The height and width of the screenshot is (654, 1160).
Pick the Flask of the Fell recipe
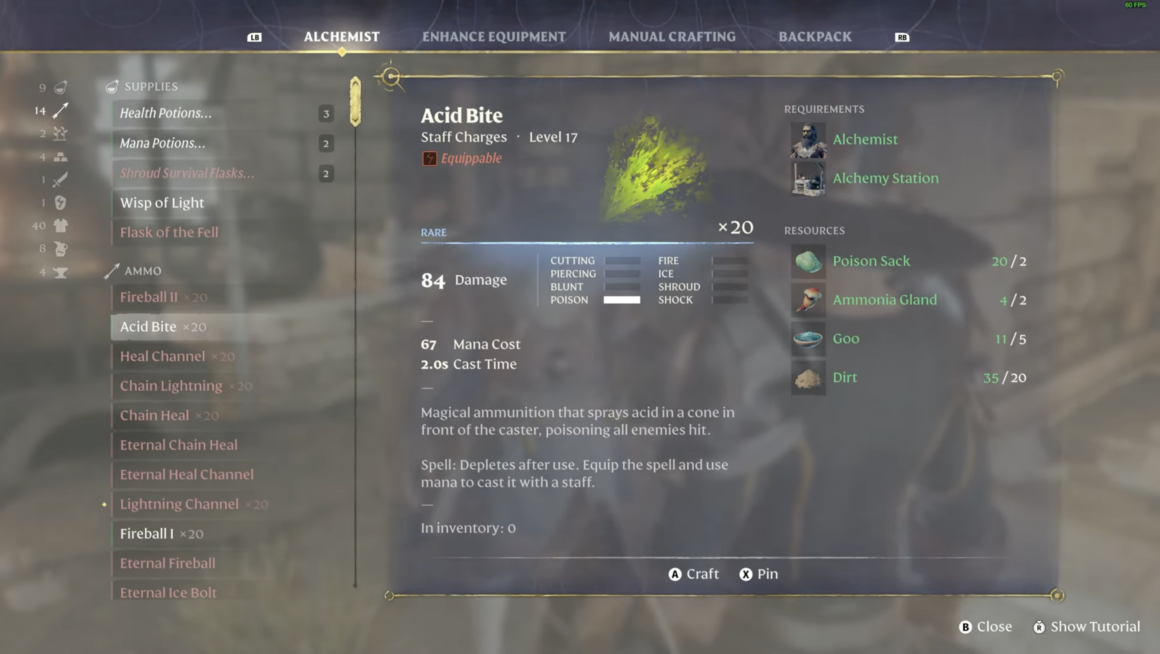(169, 232)
